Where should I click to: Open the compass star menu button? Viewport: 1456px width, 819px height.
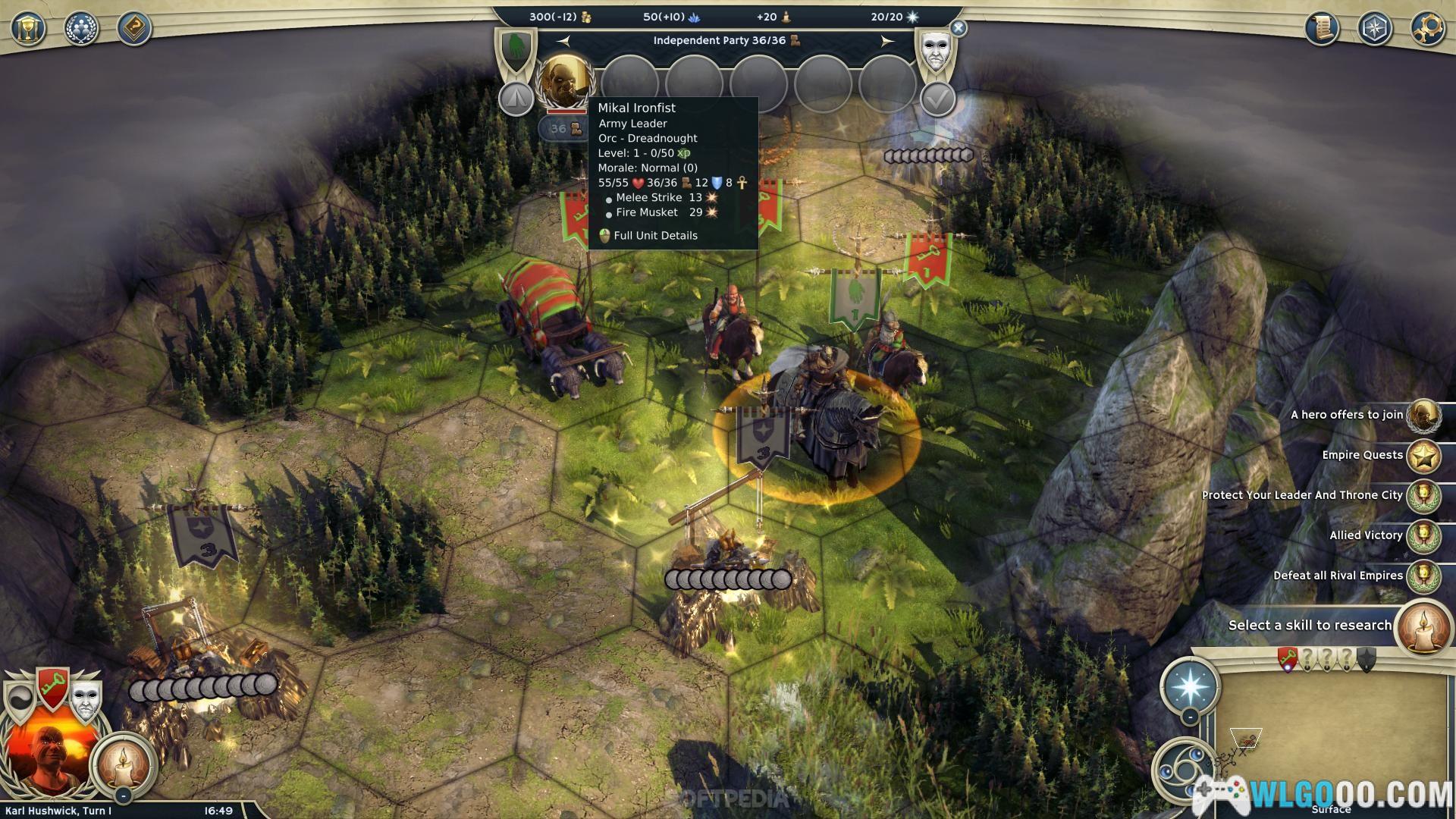1375,29
